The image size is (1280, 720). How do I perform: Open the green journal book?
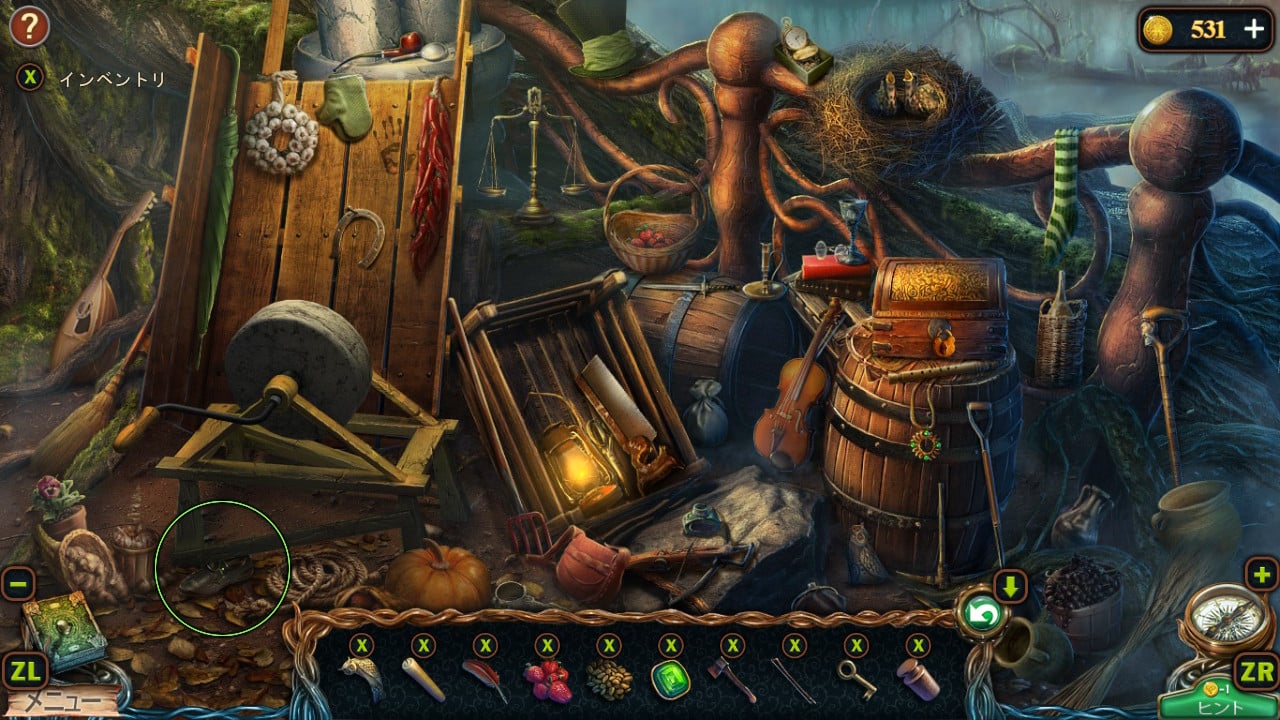pos(62,628)
